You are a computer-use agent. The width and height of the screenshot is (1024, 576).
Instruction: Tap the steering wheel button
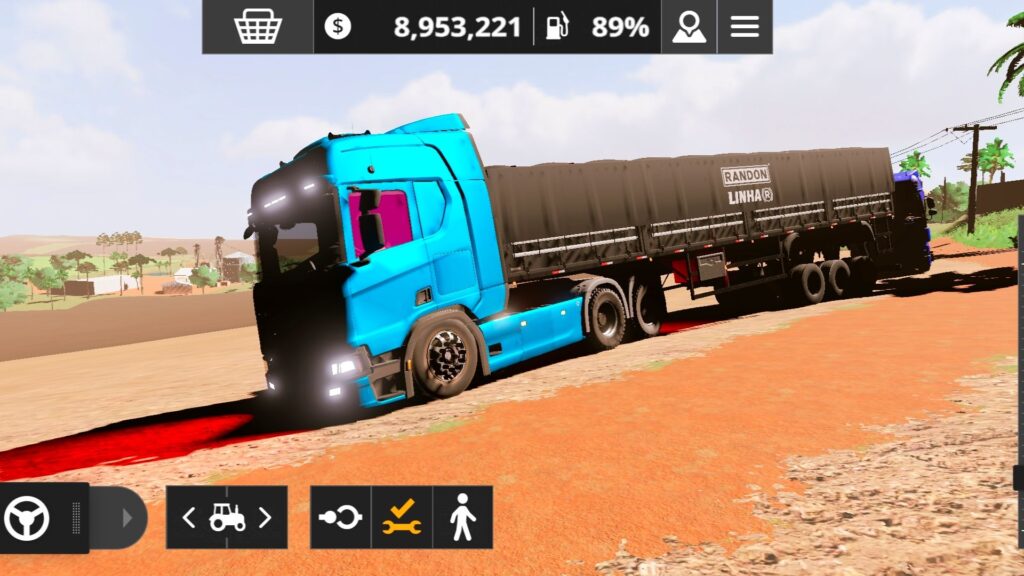pos(27,518)
